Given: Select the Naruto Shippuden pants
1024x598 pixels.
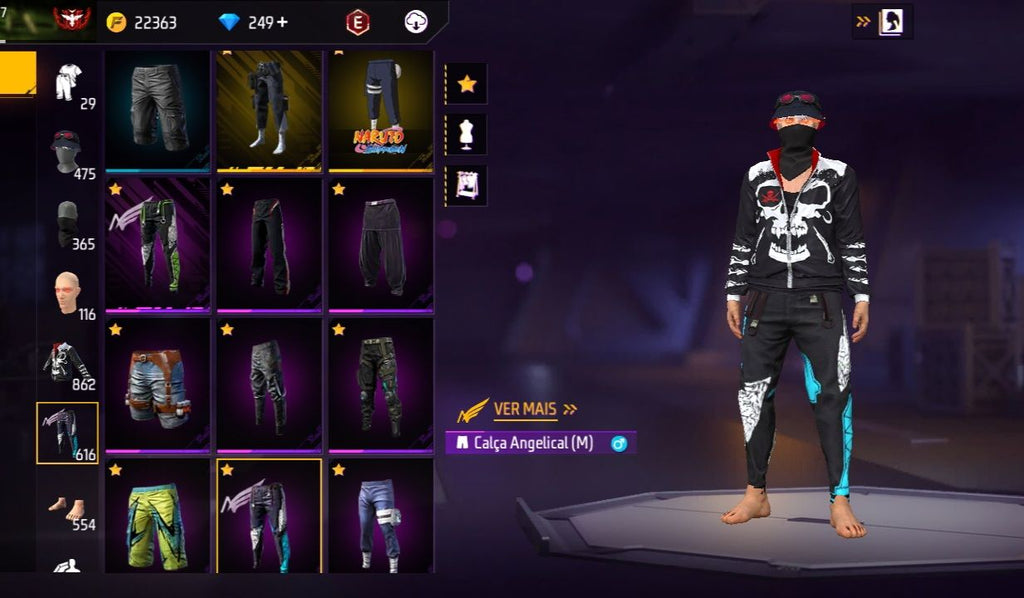Looking at the screenshot, I should (x=380, y=108).
